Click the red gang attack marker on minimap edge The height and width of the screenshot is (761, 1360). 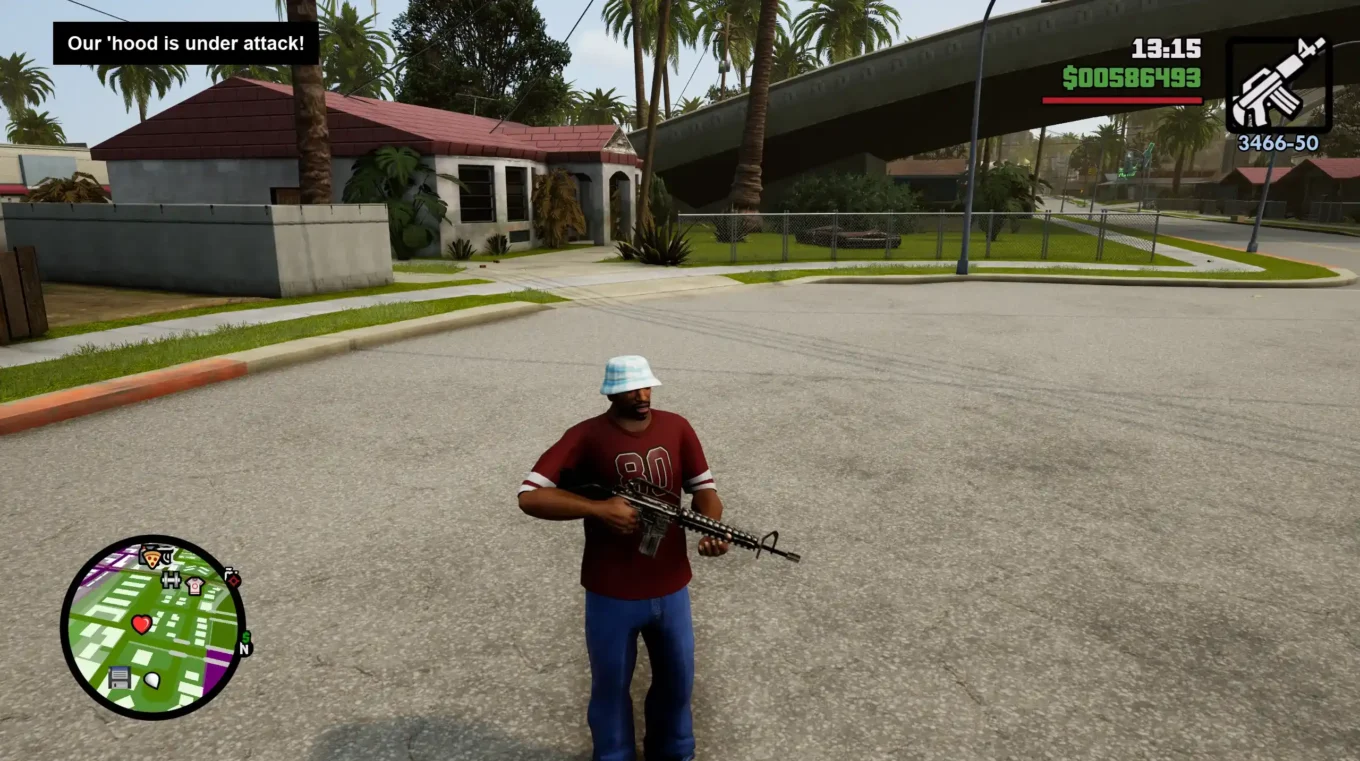click(234, 579)
